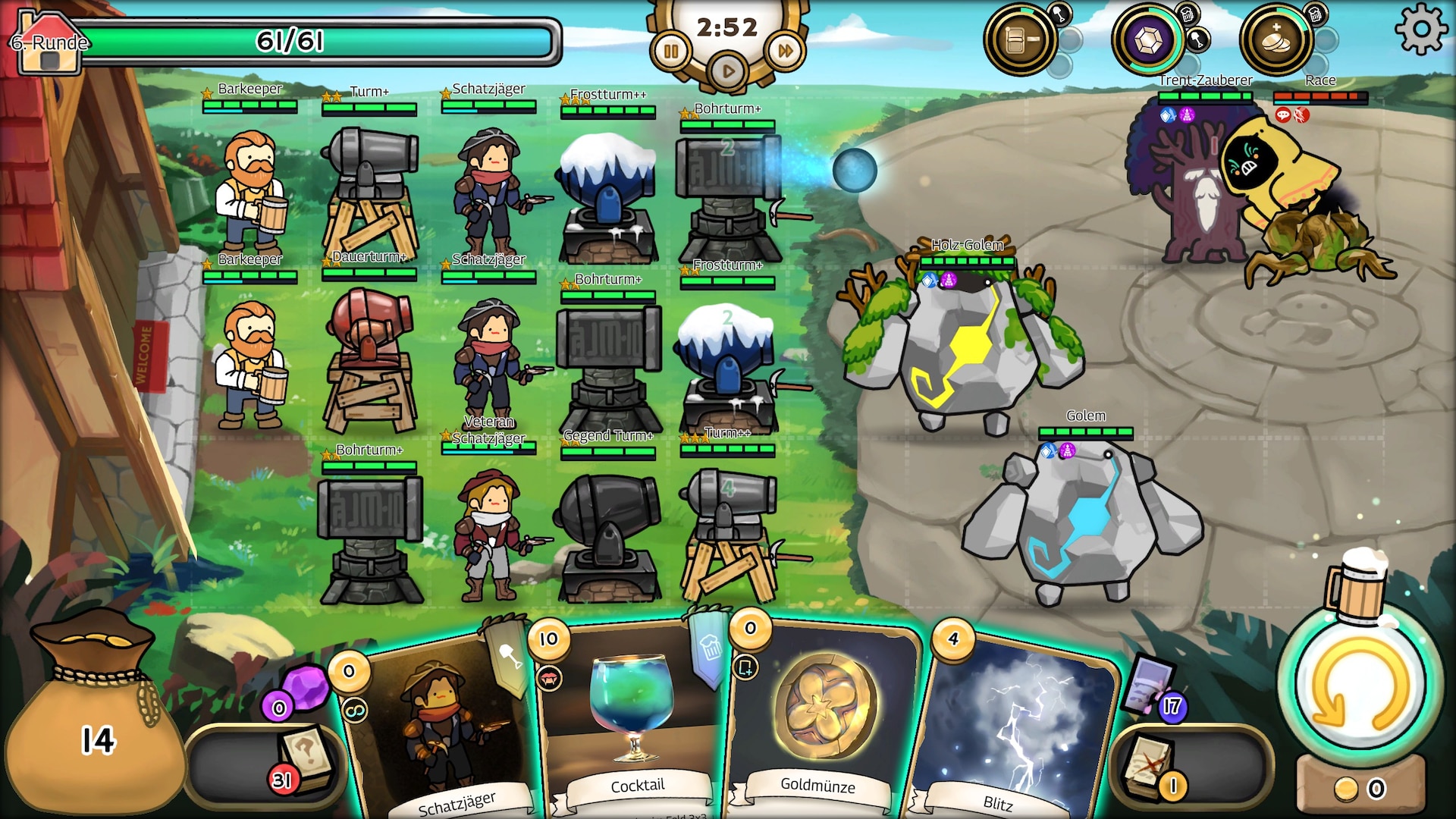Select the Dauerturm+ red cannon tower
Screen dimensions: 1456x819
point(369,356)
